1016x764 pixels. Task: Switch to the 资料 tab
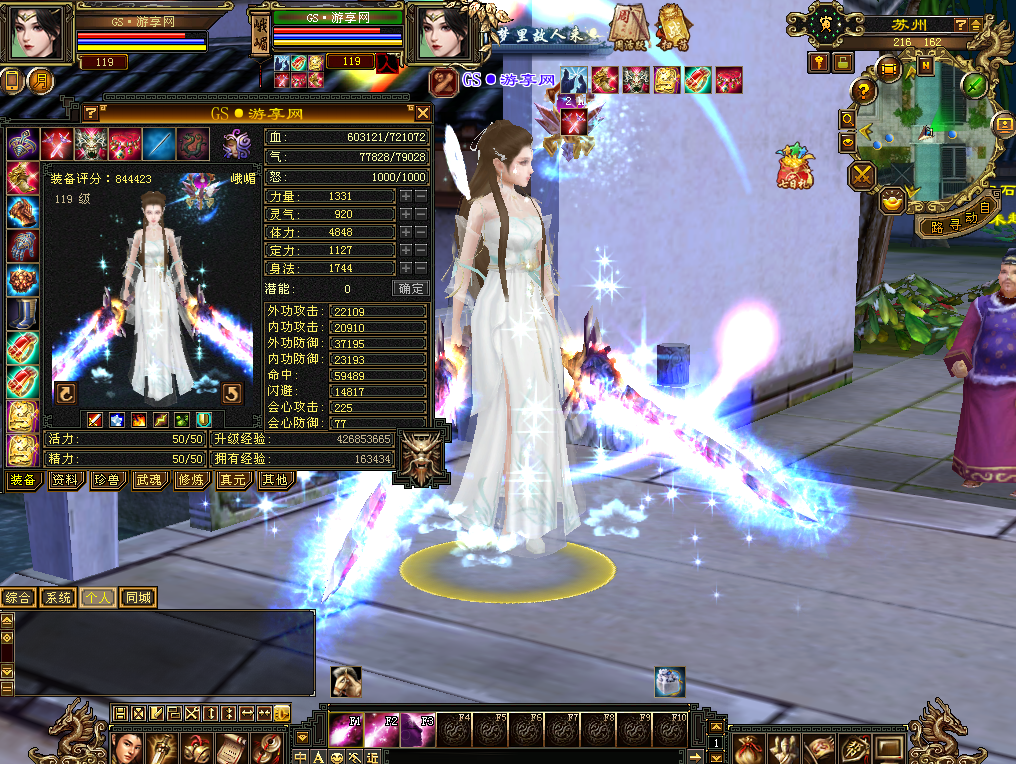point(66,480)
